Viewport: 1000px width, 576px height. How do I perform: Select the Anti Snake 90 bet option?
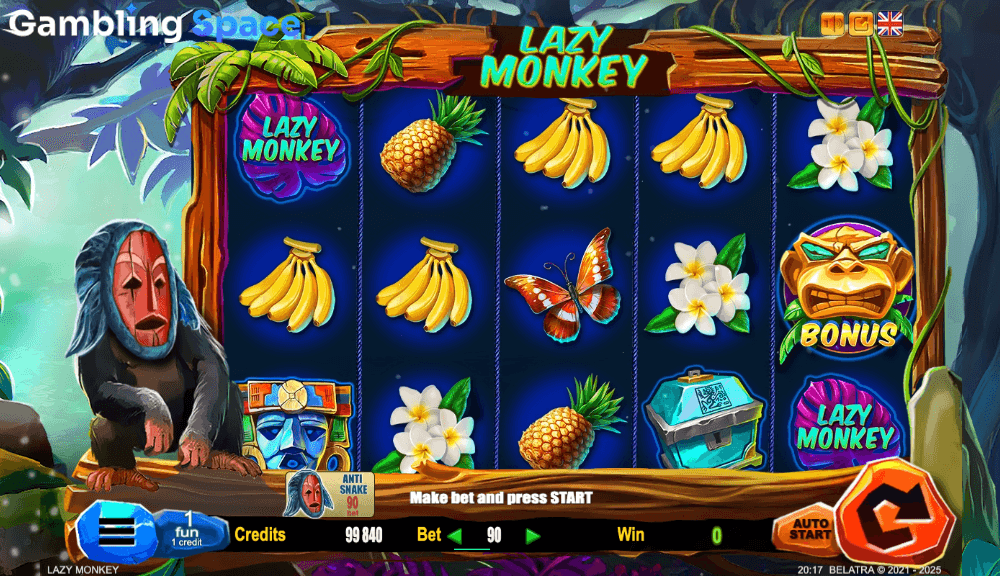(x=325, y=492)
